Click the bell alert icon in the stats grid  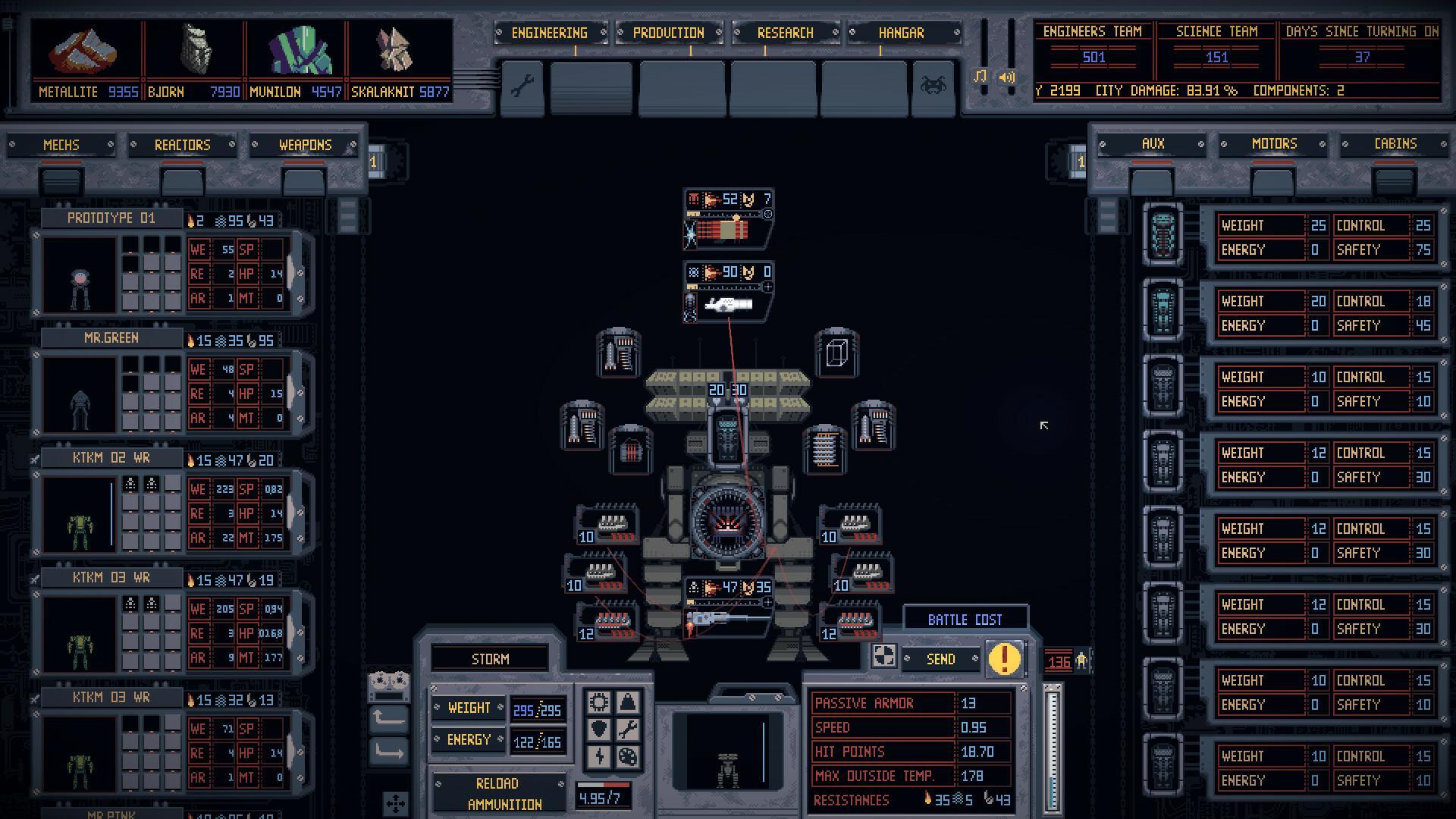pos(628,702)
